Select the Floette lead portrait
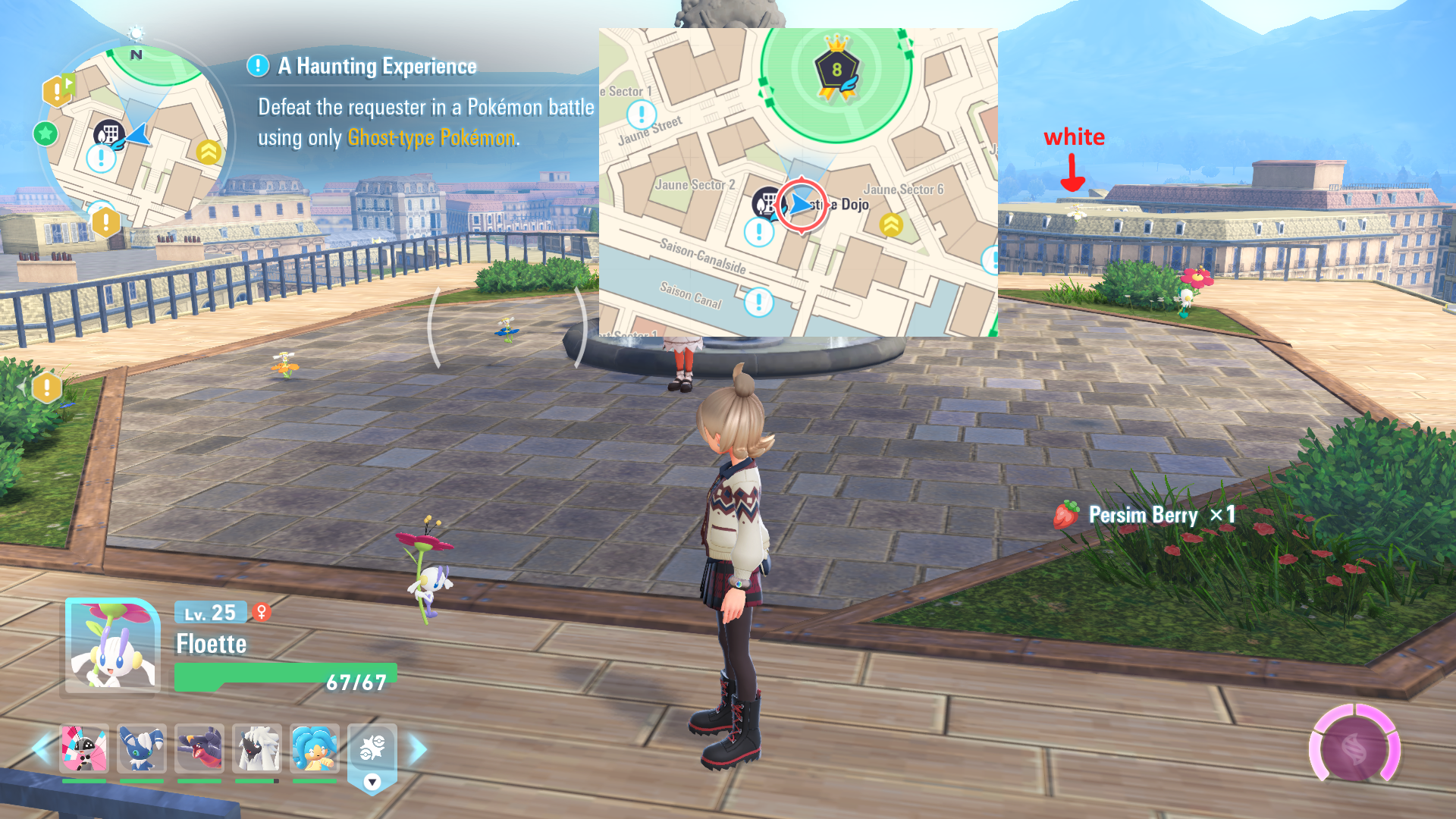 point(112,645)
